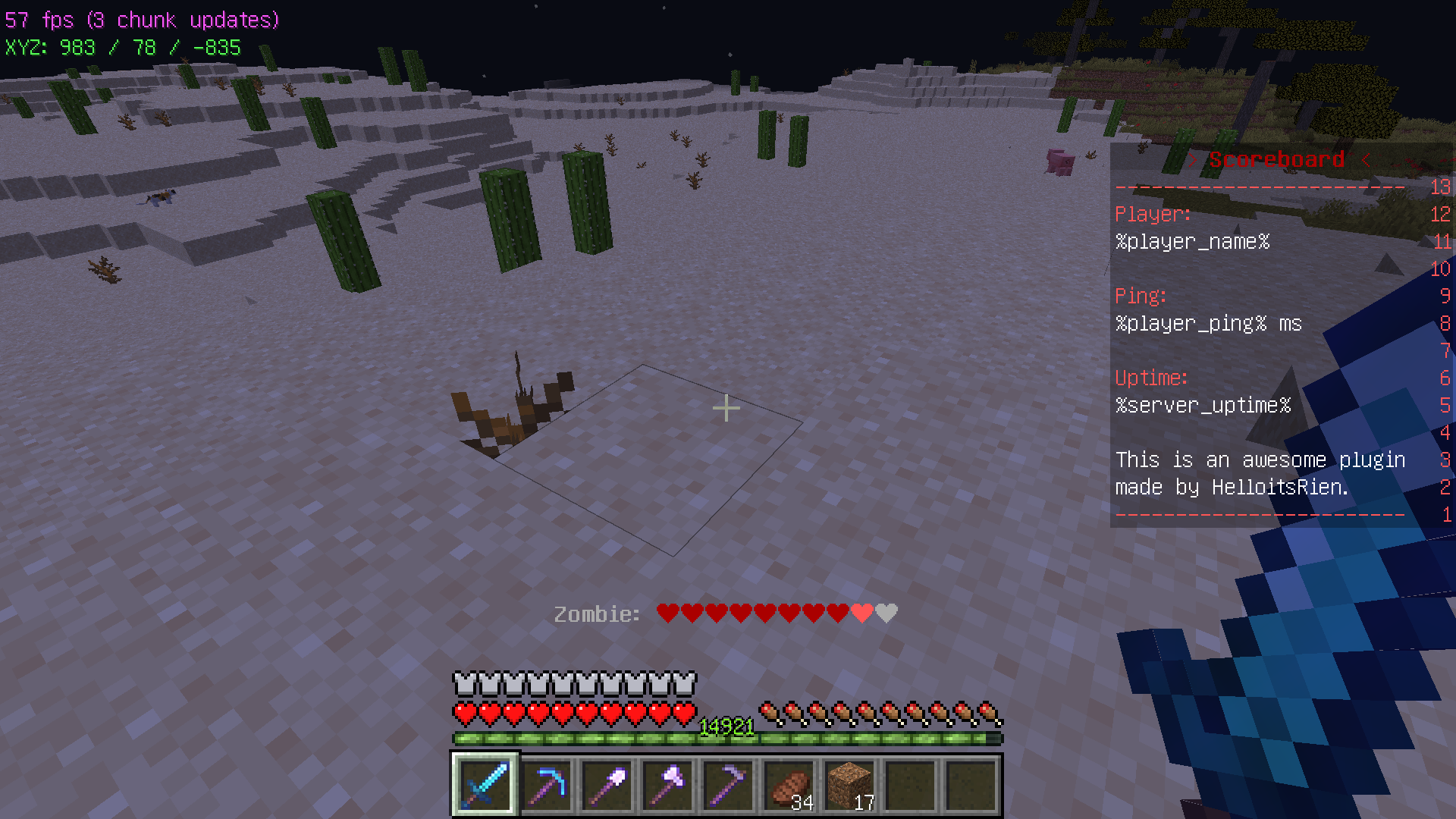Choose the diamond pickaxe in the hotbar
The image size is (1456, 819).
tap(546, 785)
